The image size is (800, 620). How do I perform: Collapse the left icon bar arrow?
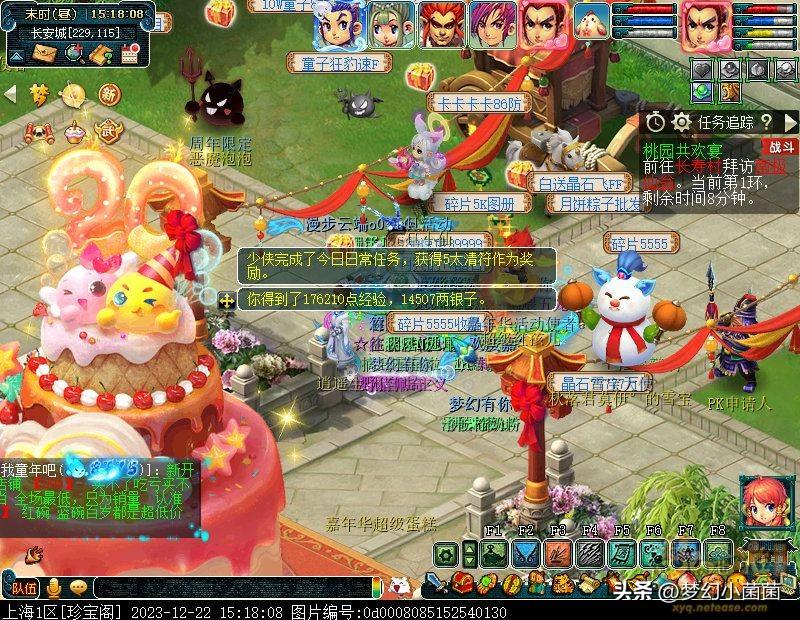[11, 95]
